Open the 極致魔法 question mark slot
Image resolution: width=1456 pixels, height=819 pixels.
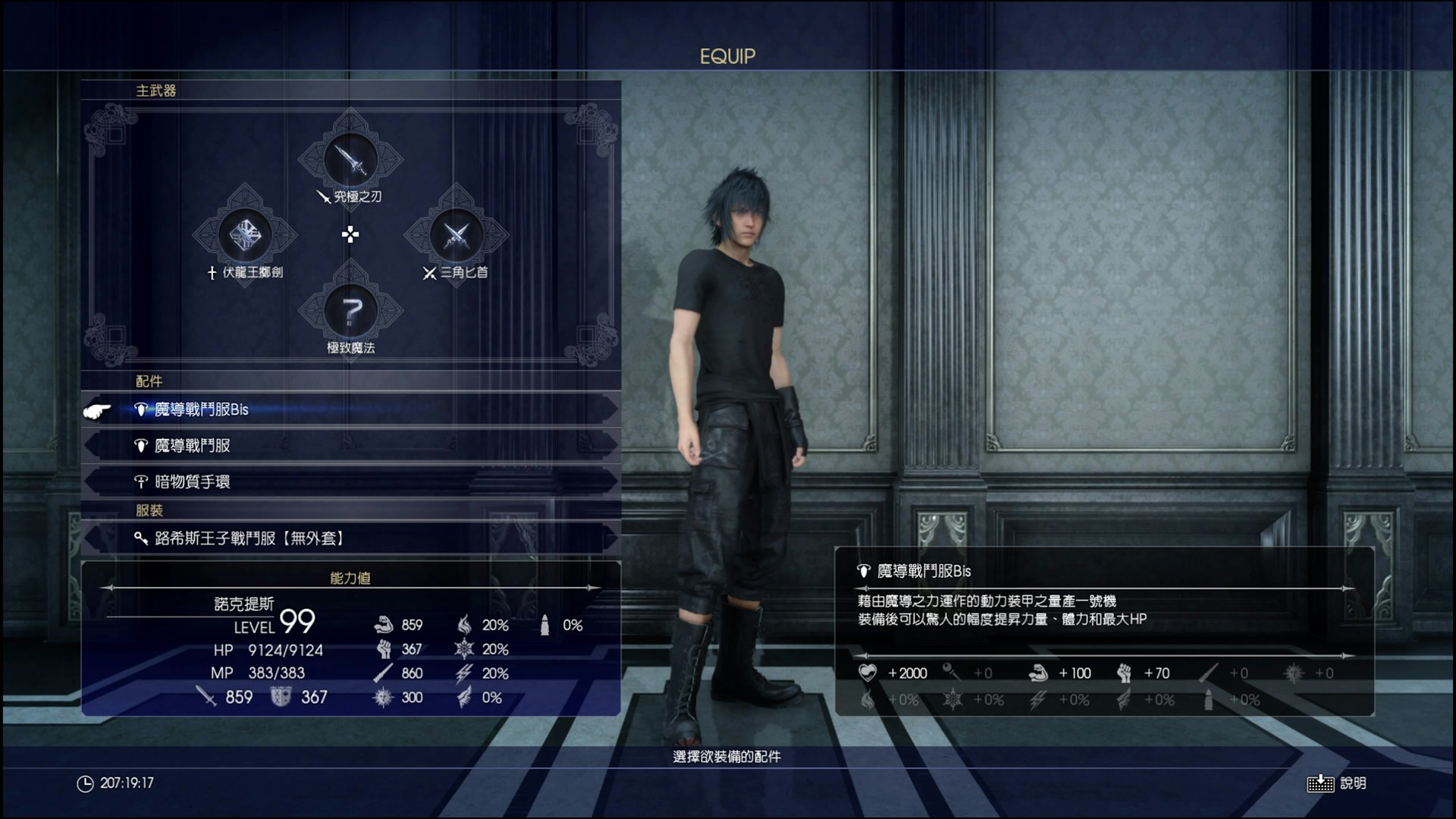tap(350, 311)
